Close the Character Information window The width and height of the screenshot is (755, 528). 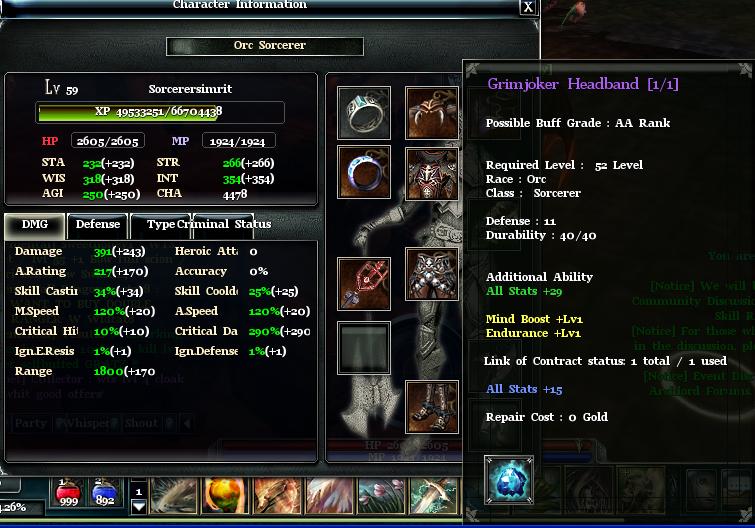528,7
